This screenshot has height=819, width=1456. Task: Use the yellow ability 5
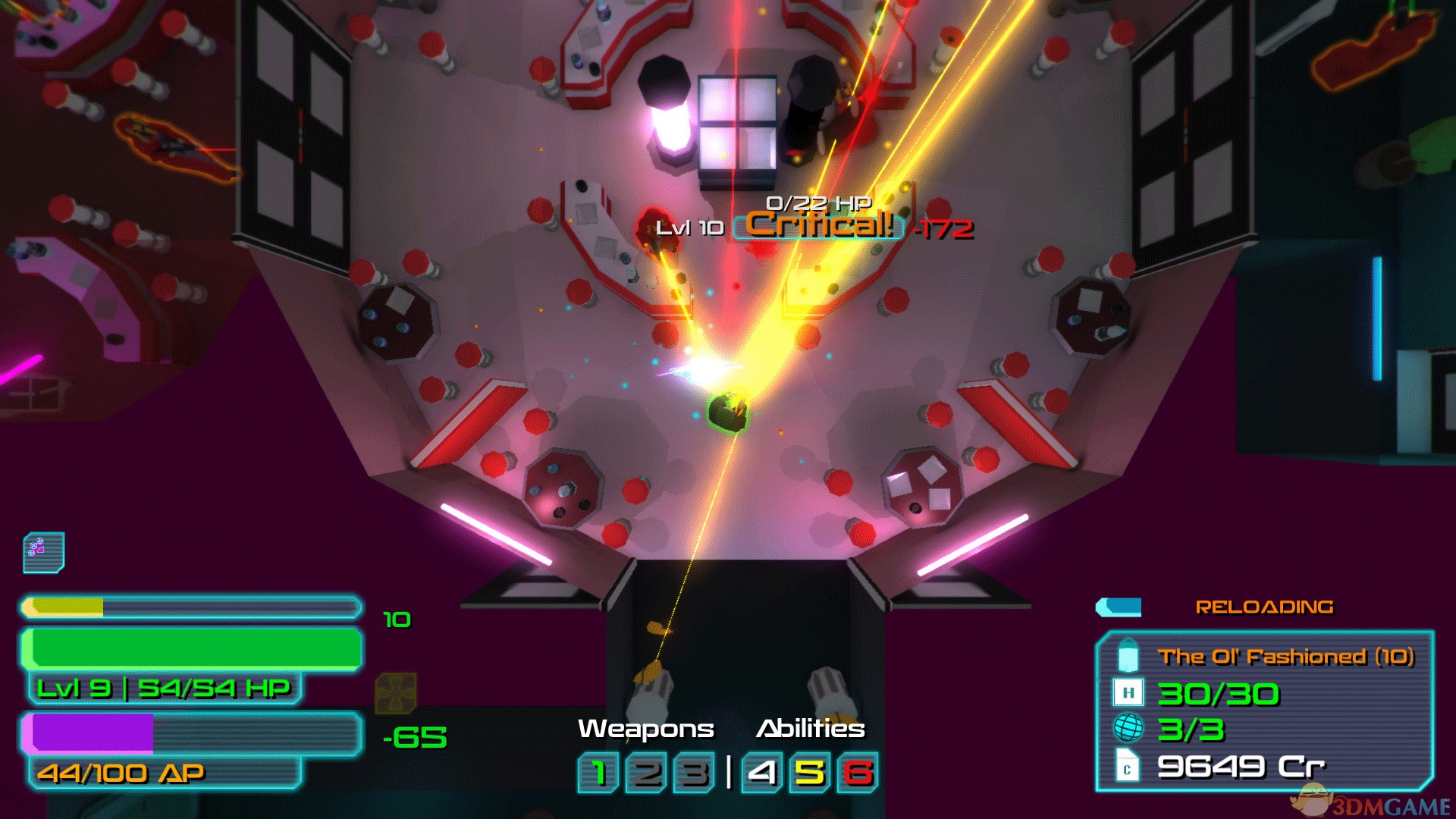[810, 773]
